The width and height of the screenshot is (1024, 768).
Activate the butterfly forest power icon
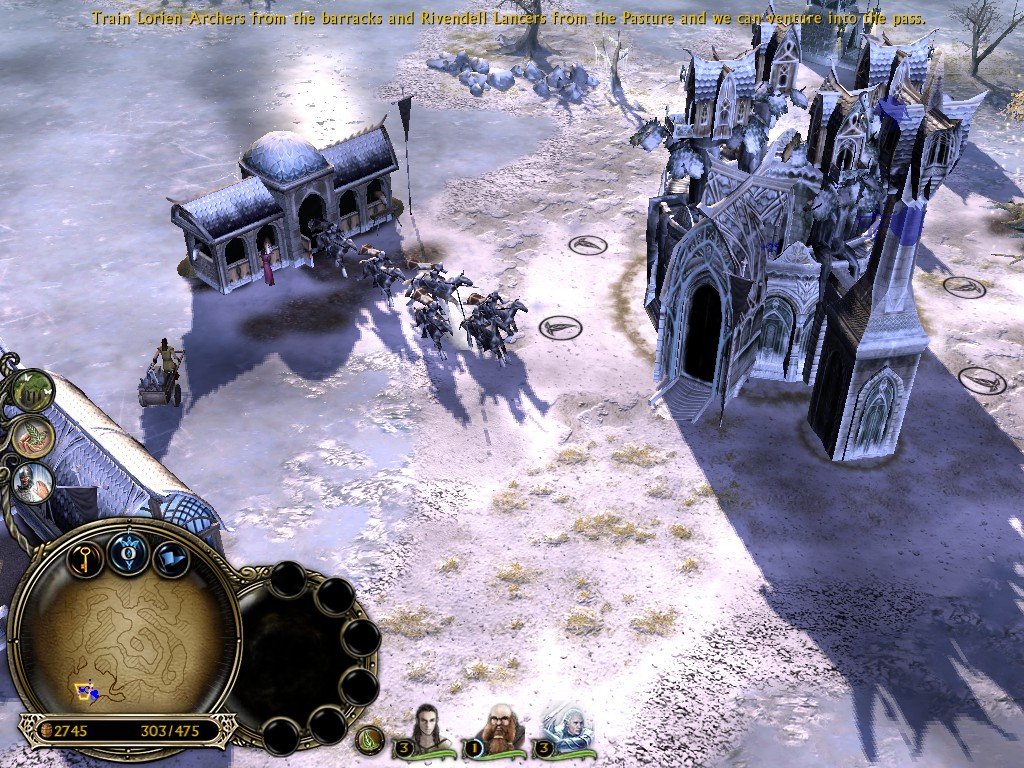click(x=34, y=391)
